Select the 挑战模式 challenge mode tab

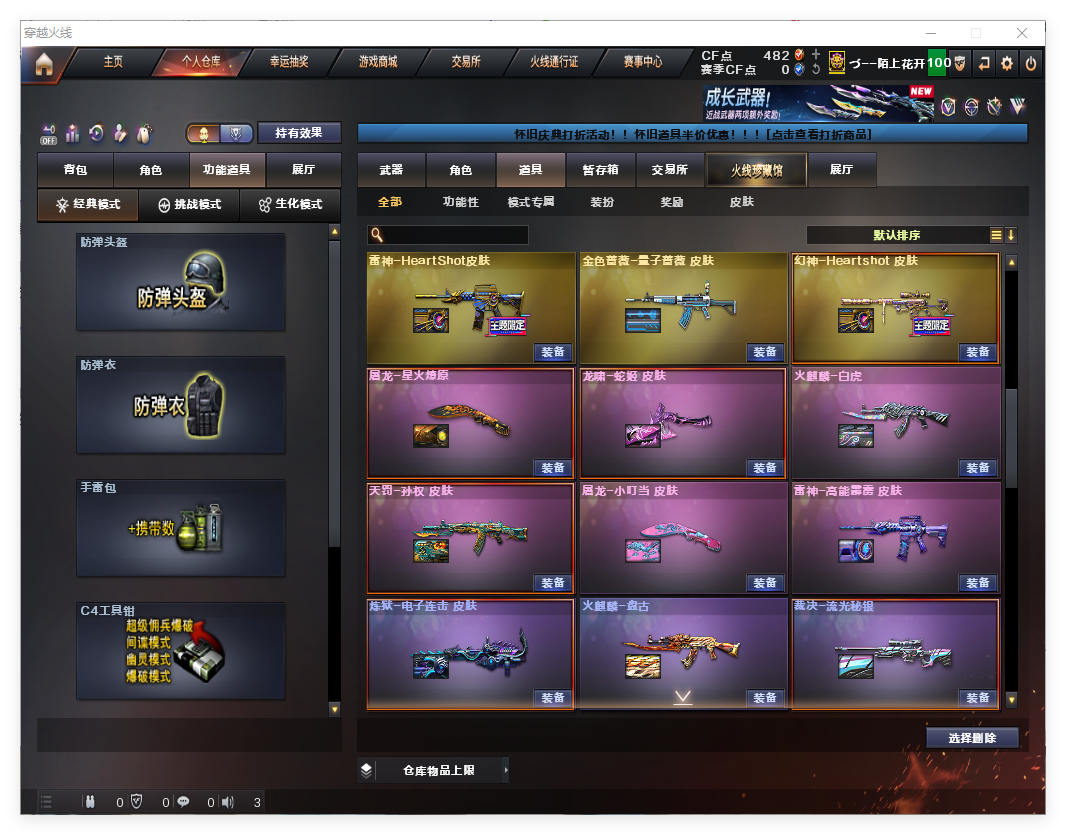coord(190,204)
